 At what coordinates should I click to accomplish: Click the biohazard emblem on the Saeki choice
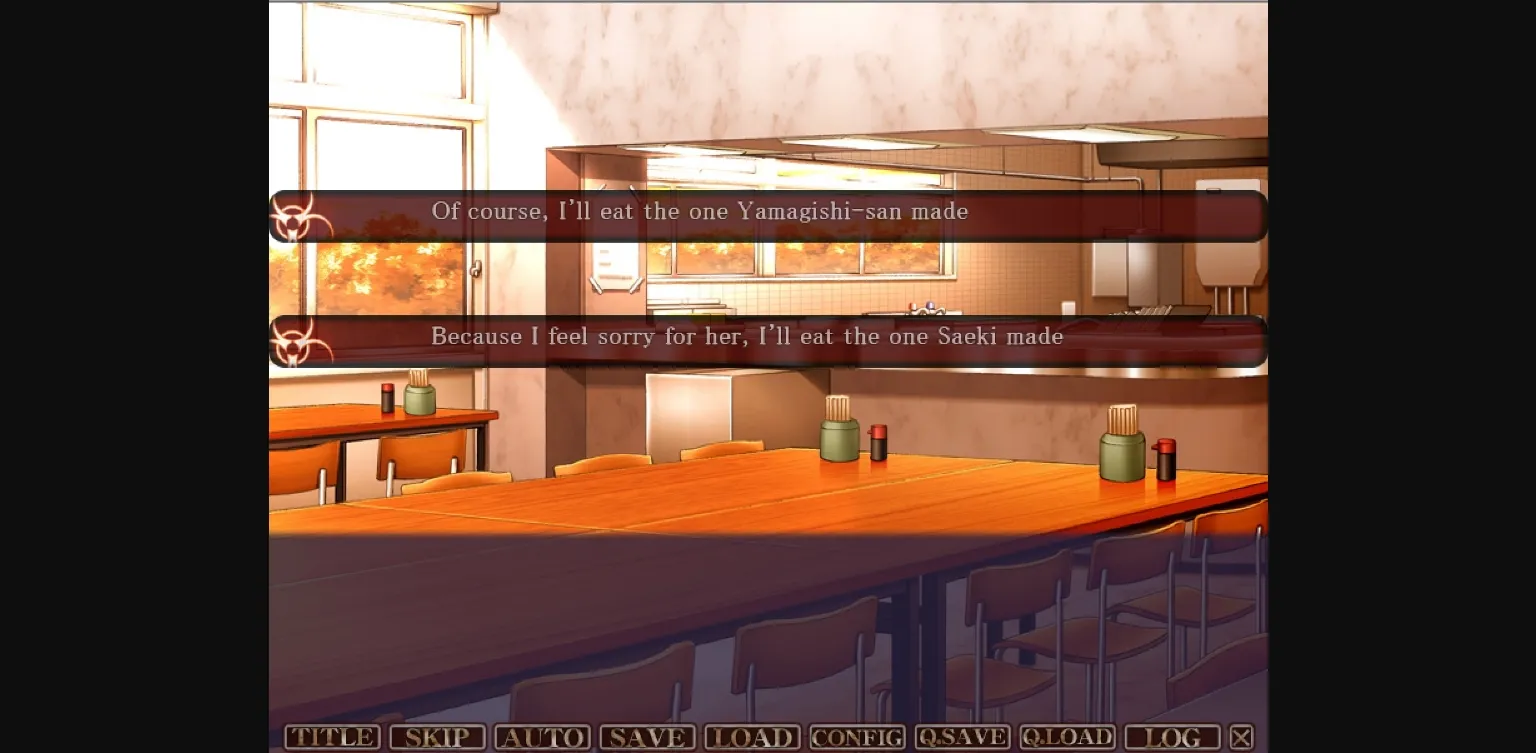tap(296, 341)
